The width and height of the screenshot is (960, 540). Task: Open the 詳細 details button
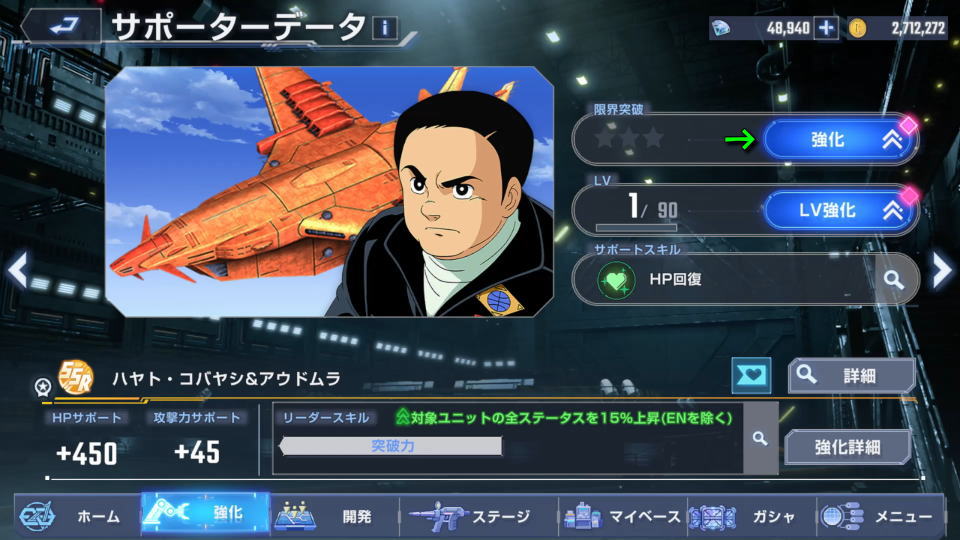point(850,375)
